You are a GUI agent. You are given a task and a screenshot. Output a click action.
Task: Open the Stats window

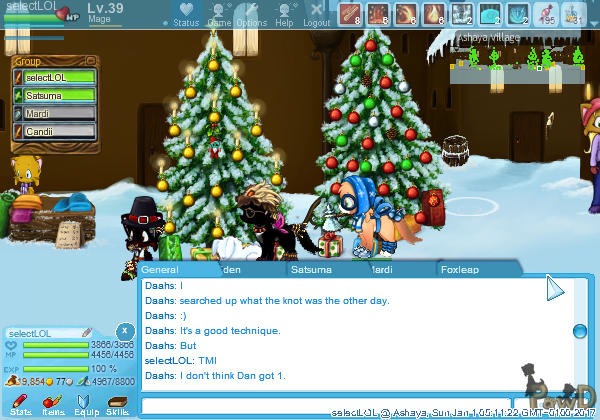coord(20,403)
